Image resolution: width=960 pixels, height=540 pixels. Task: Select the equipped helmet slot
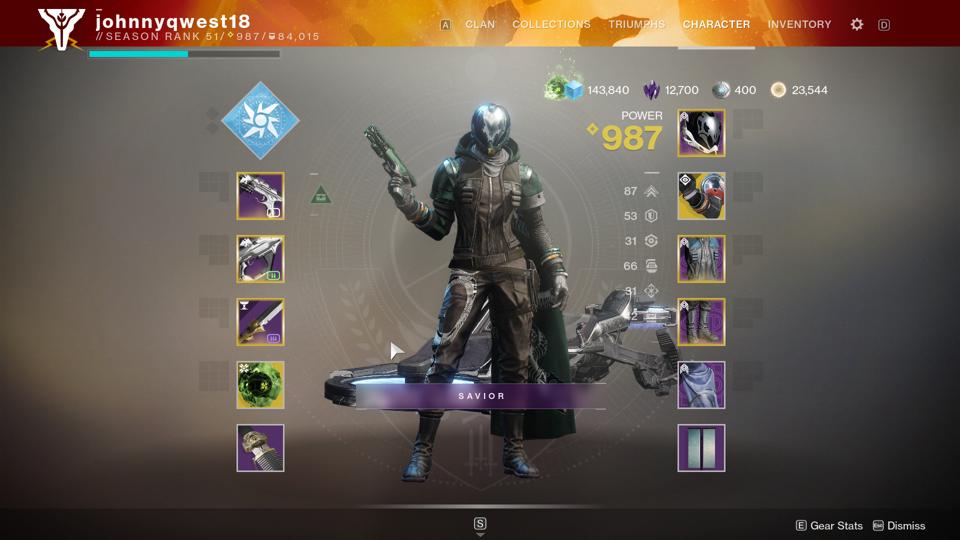(701, 133)
